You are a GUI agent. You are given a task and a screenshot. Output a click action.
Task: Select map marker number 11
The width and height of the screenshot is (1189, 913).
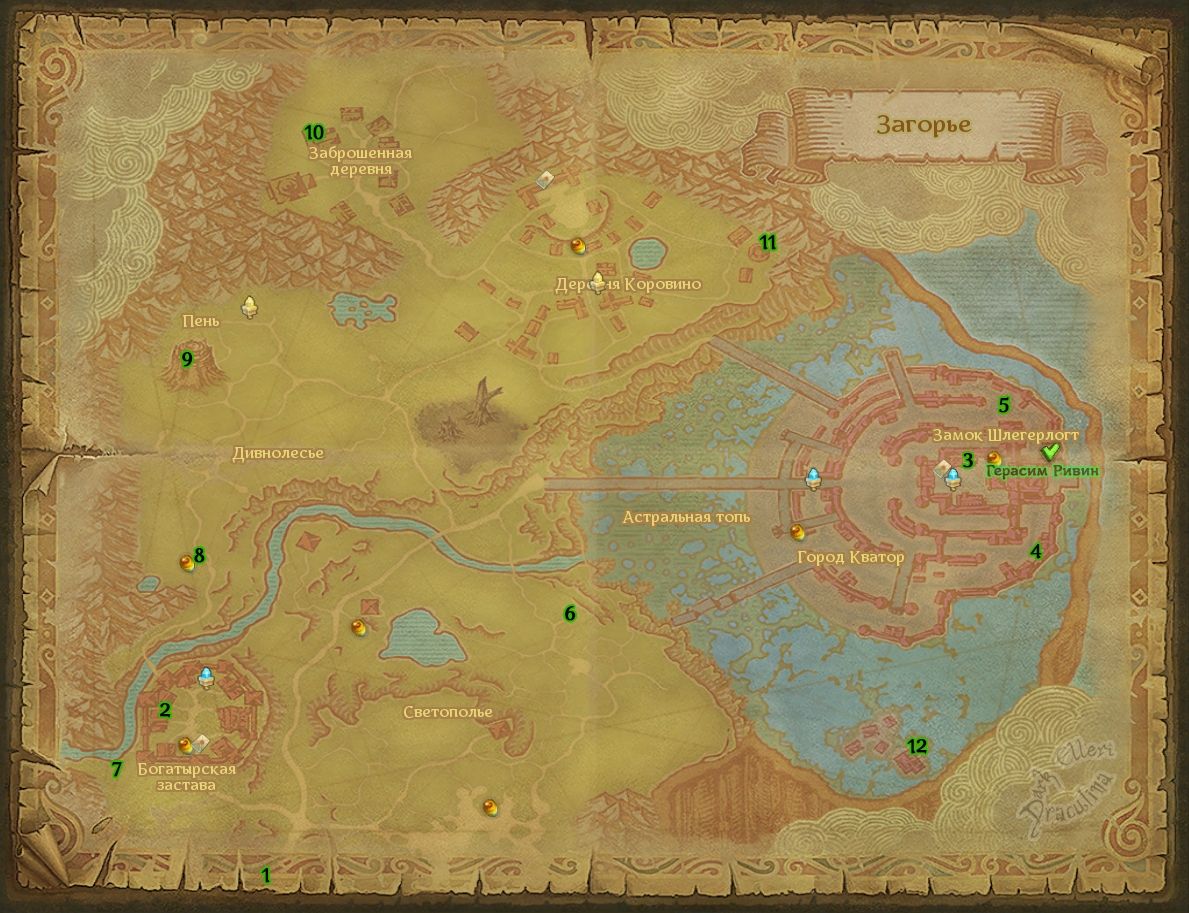768,241
